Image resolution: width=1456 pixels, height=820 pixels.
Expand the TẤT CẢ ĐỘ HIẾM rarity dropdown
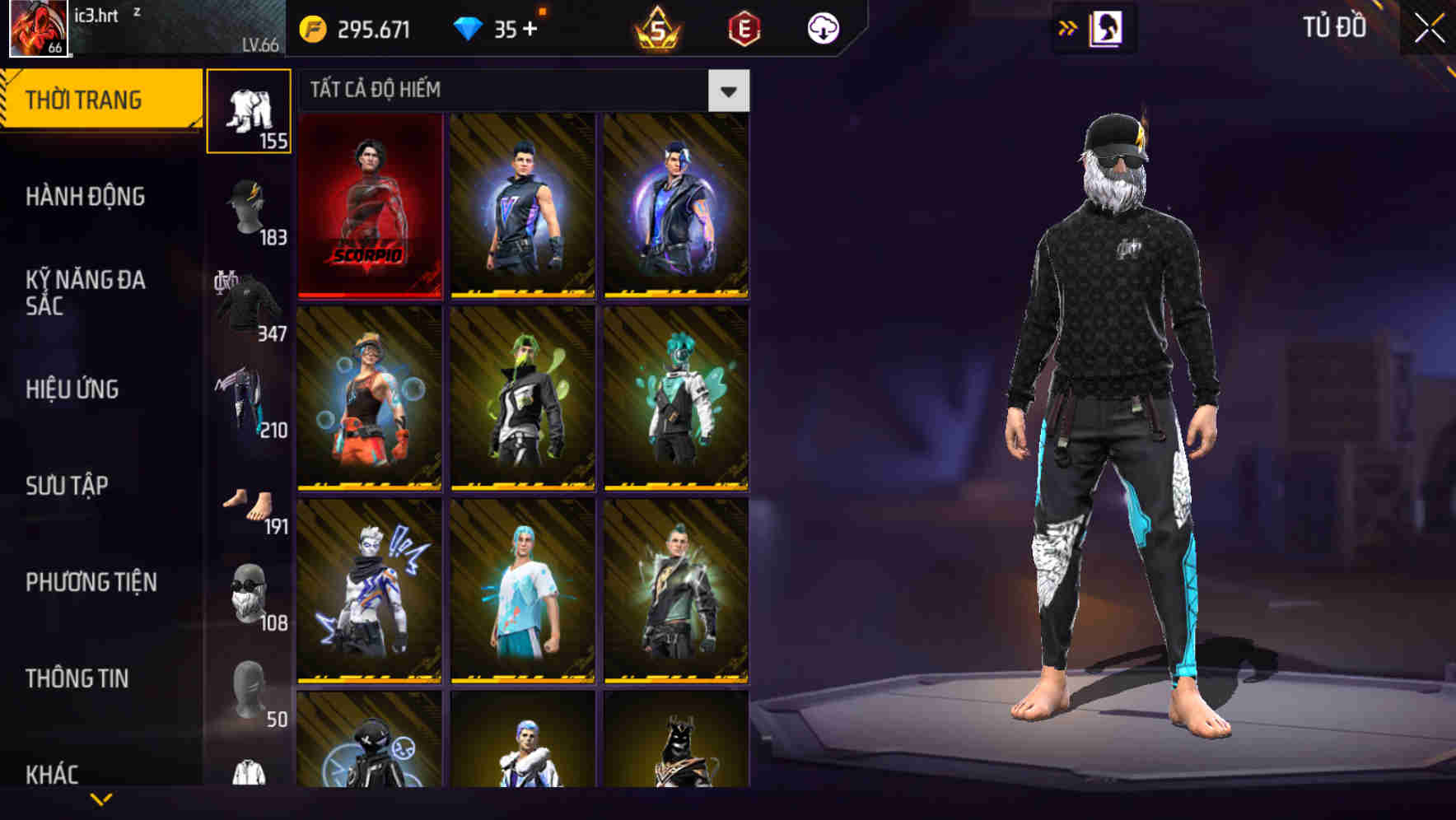tap(727, 91)
